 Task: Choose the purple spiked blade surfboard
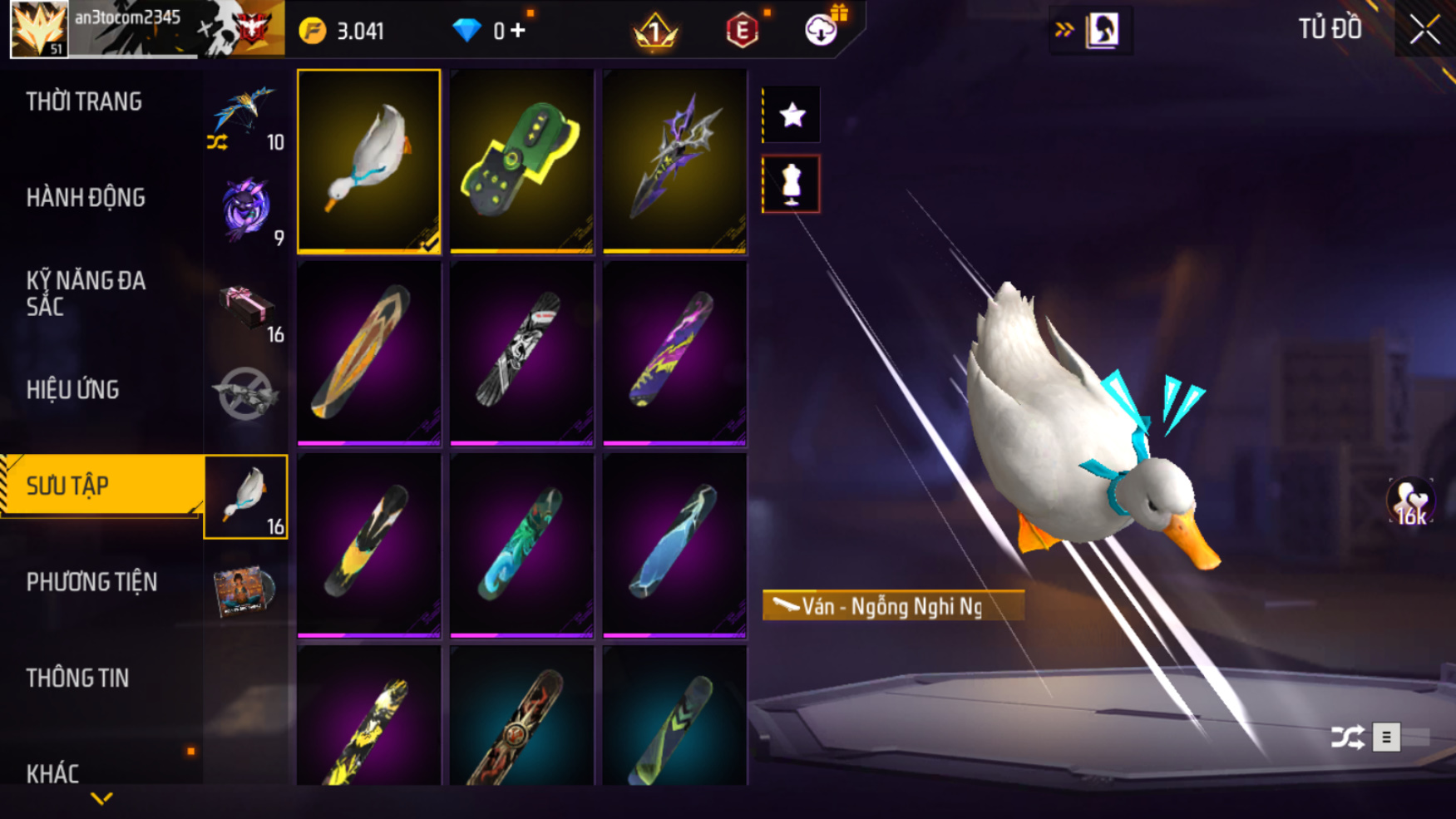coord(674,160)
